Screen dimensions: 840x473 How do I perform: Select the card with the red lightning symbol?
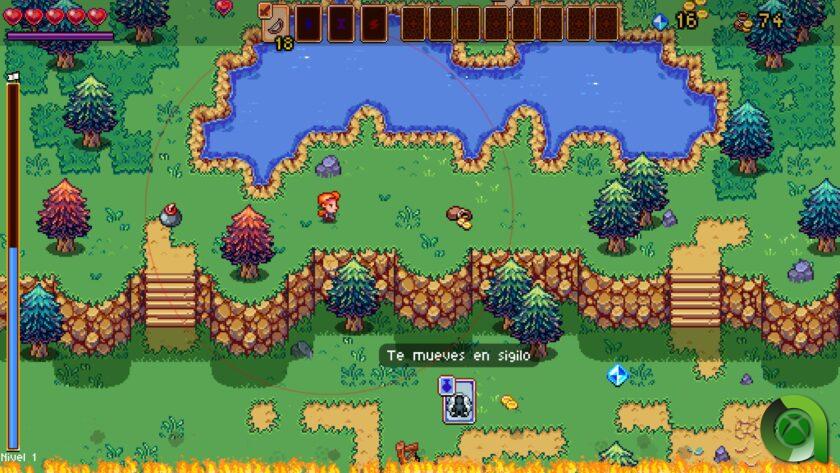(374, 22)
